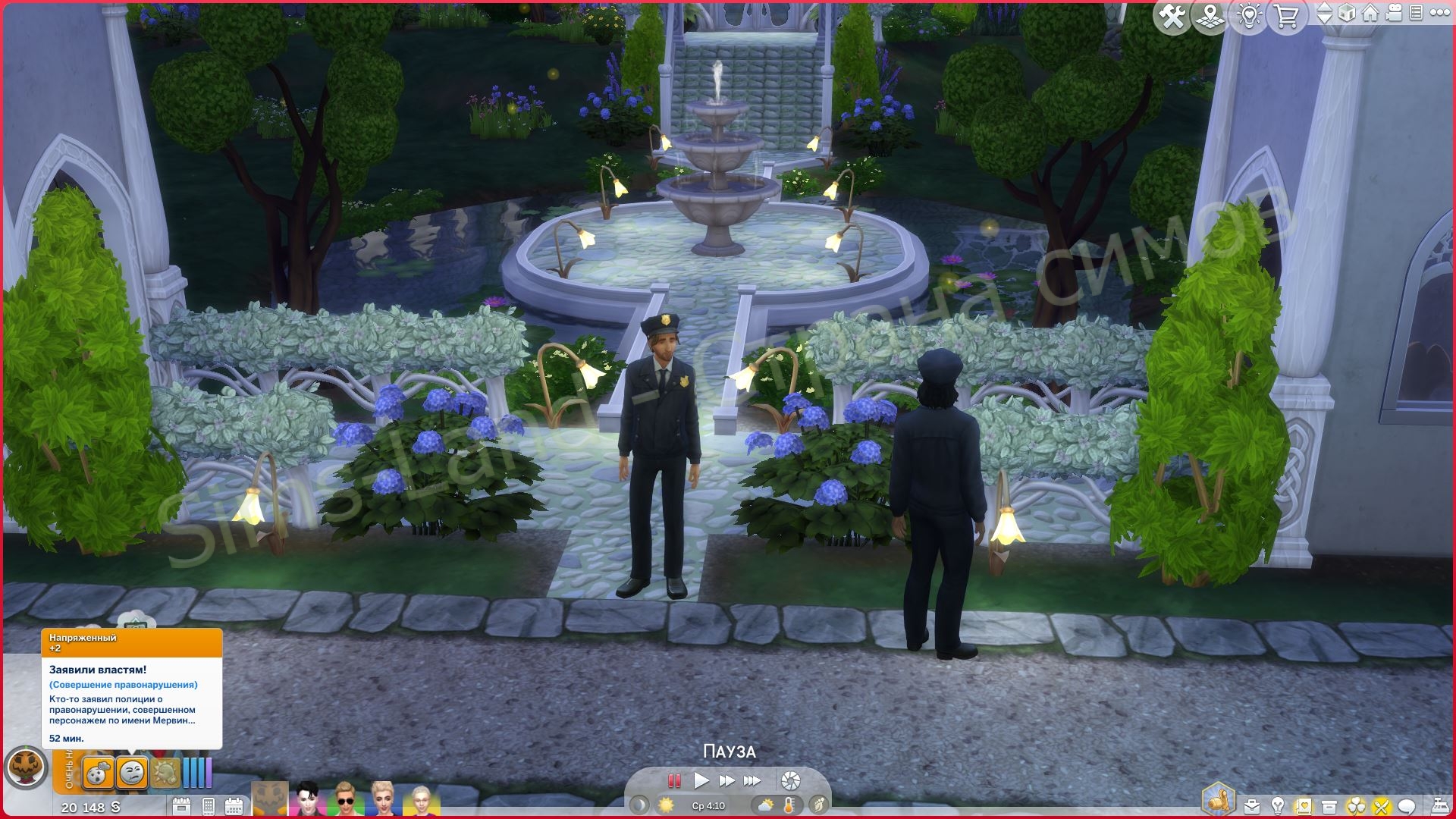
Task: Toggle pause with the red pause button
Action: click(673, 780)
